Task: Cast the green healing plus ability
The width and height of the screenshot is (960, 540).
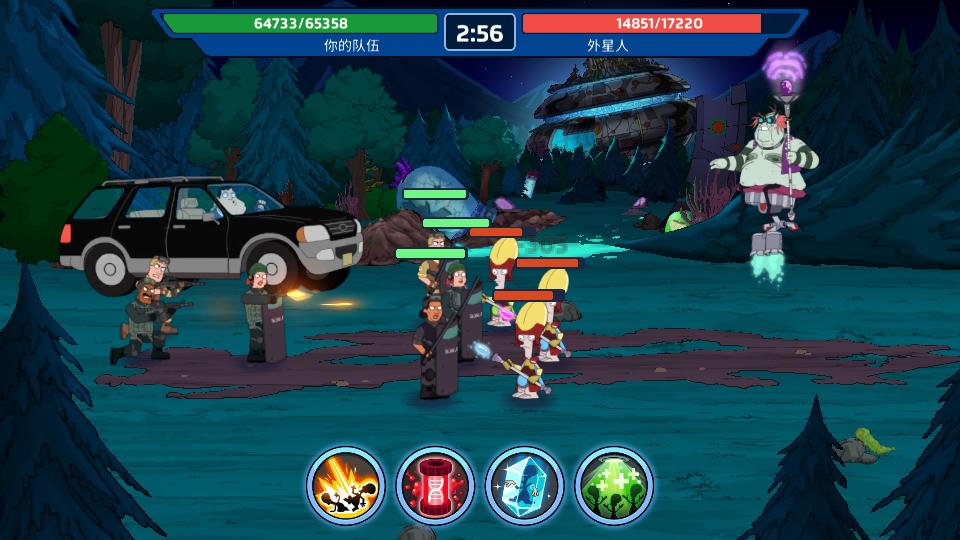Action: point(614,485)
